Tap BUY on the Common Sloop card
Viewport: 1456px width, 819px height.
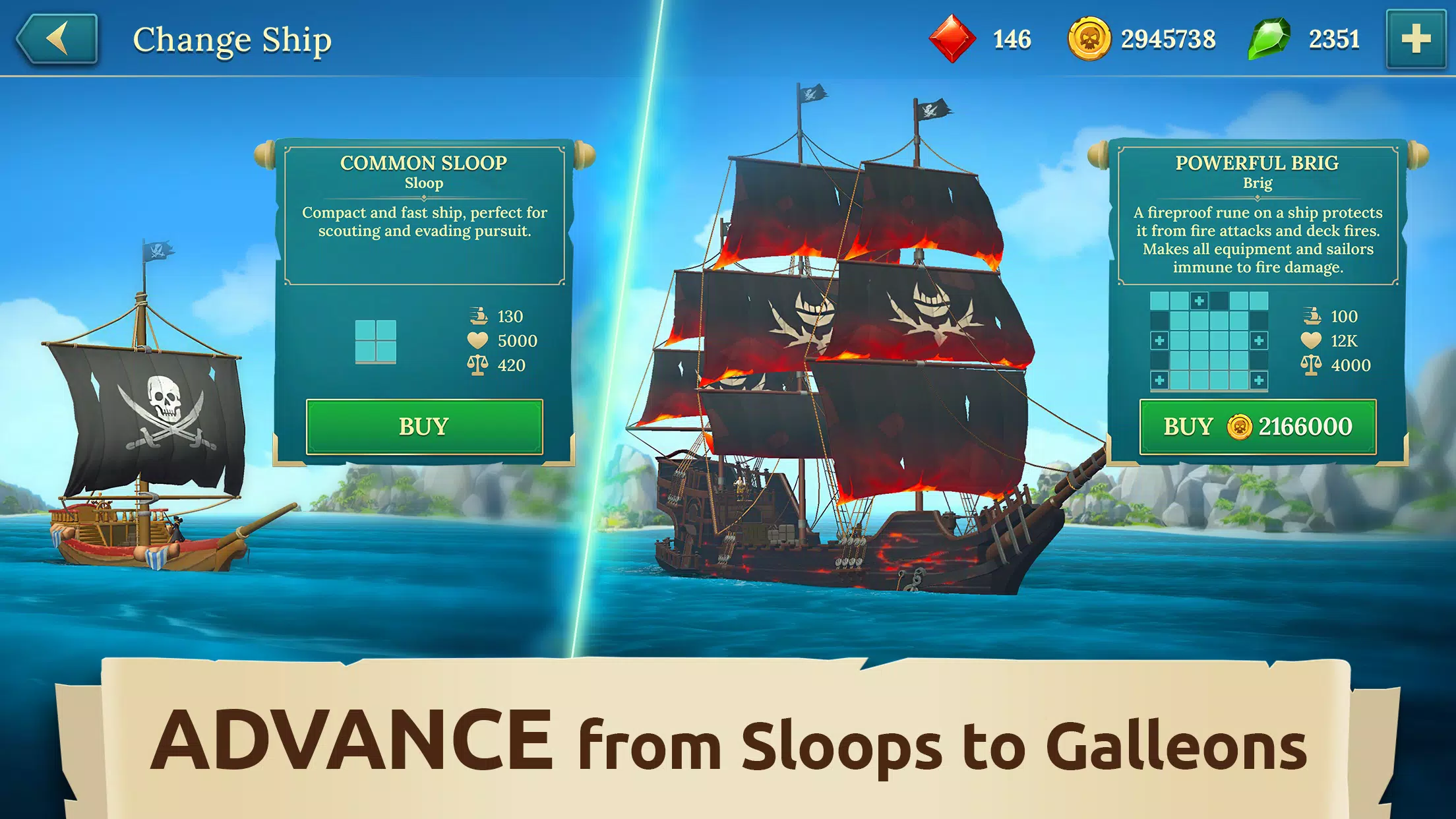click(x=423, y=427)
